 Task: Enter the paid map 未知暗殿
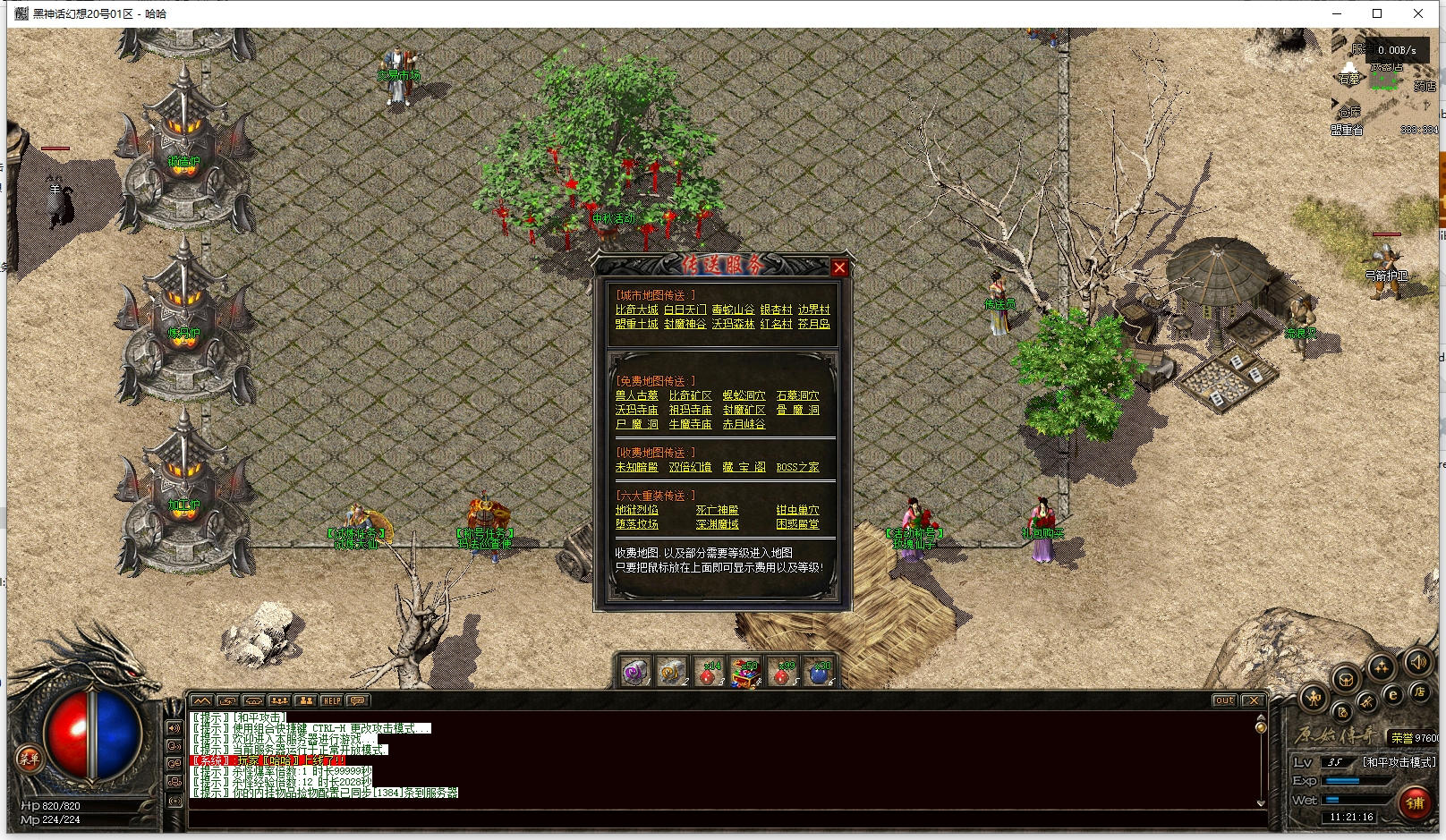pos(636,467)
